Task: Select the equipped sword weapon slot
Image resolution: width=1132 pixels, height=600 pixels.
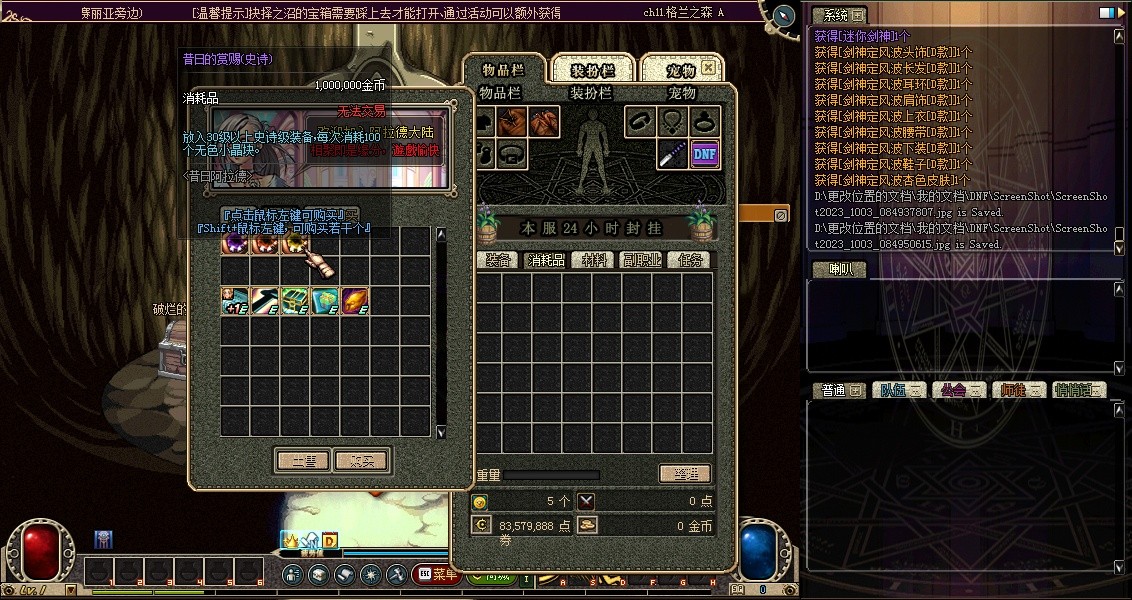Action: (x=672, y=153)
